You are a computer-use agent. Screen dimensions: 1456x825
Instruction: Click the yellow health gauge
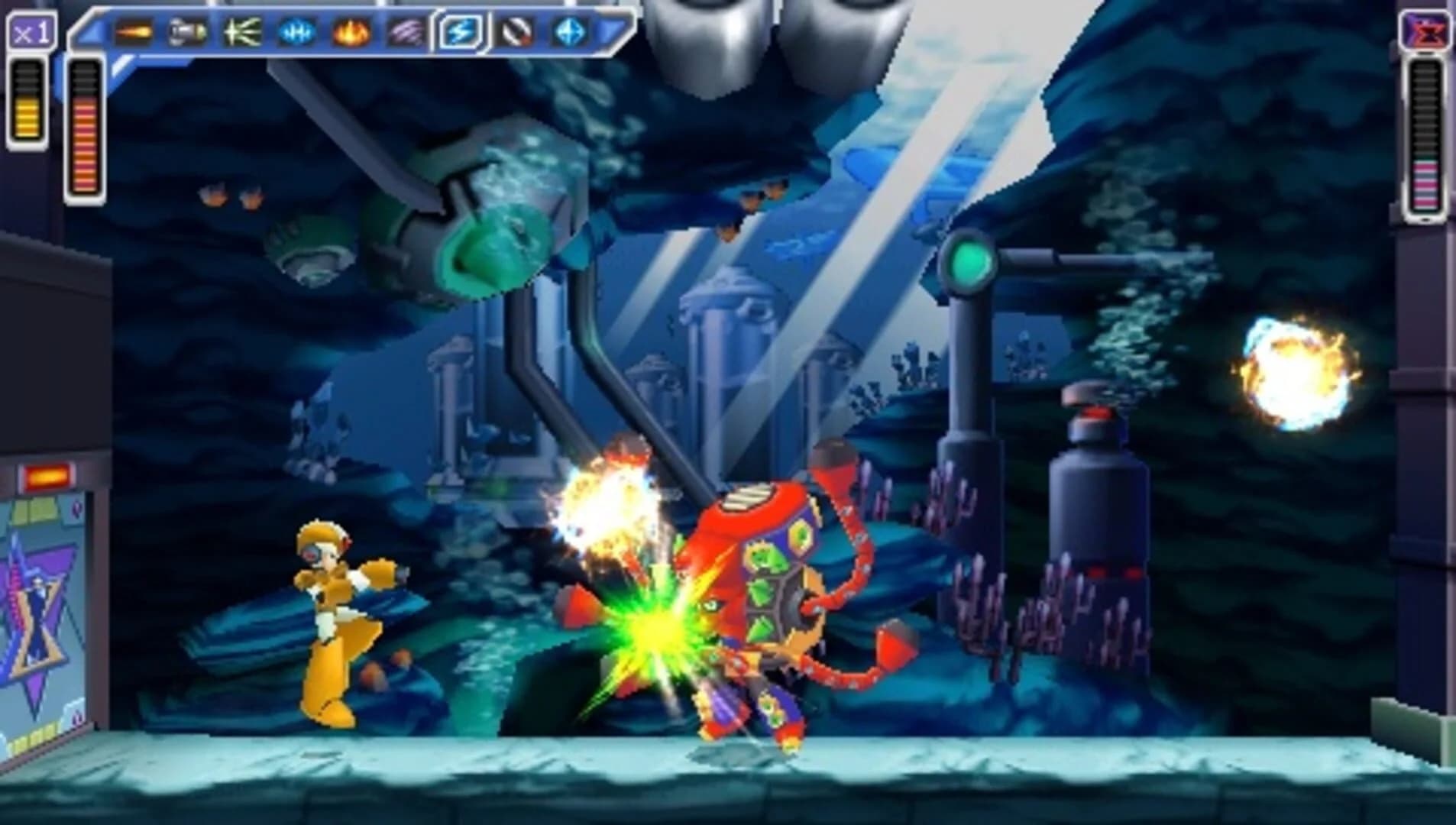[26, 99]
